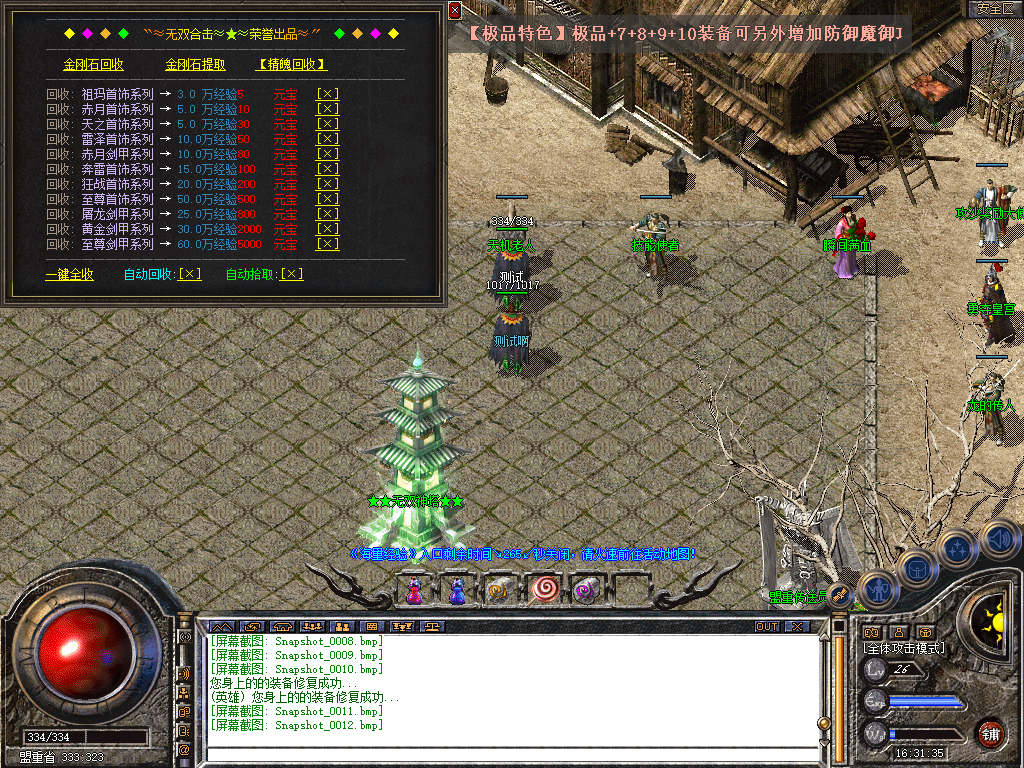Click the OUT button above the chat
Screen dimensions: 1024x768
[767, 626]
